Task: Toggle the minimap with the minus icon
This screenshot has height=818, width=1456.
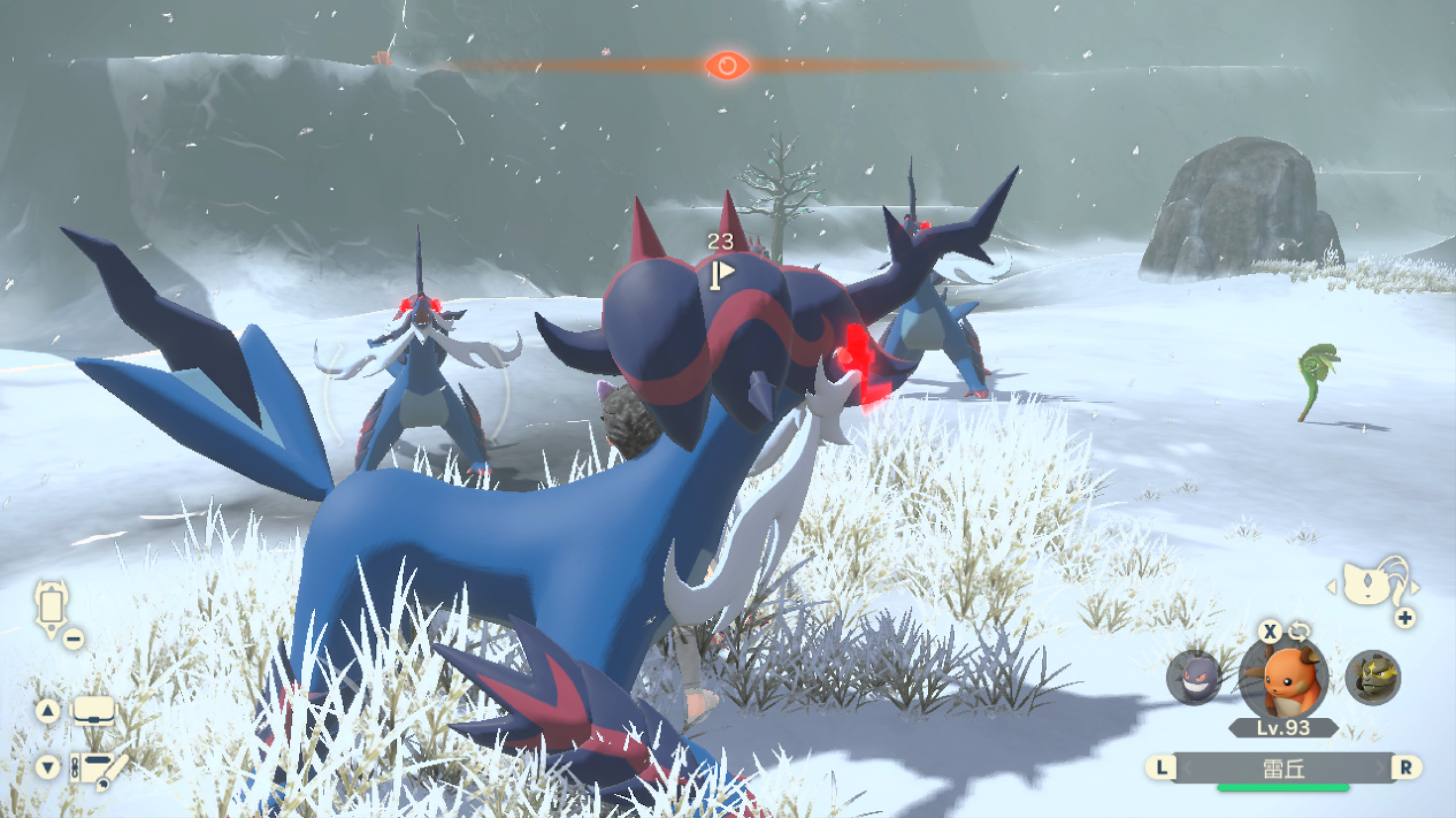Action: [73, 639]
